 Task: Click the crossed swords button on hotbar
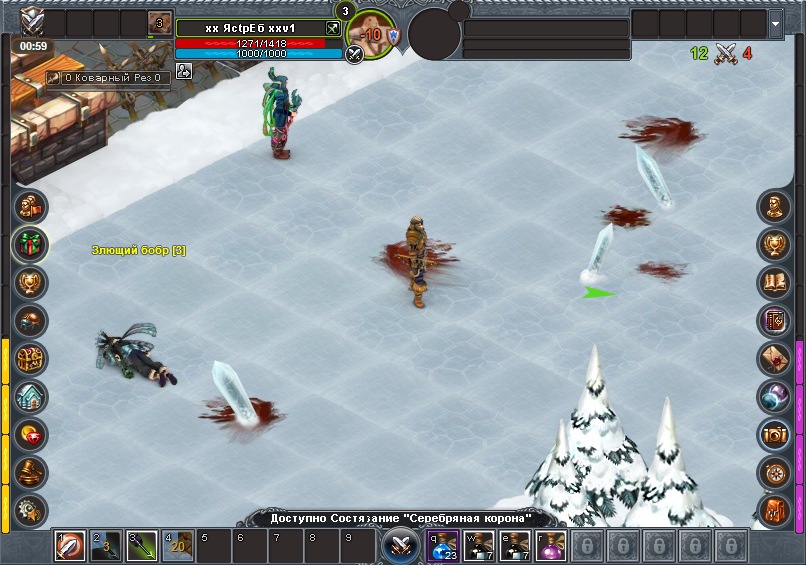(399, 546)
